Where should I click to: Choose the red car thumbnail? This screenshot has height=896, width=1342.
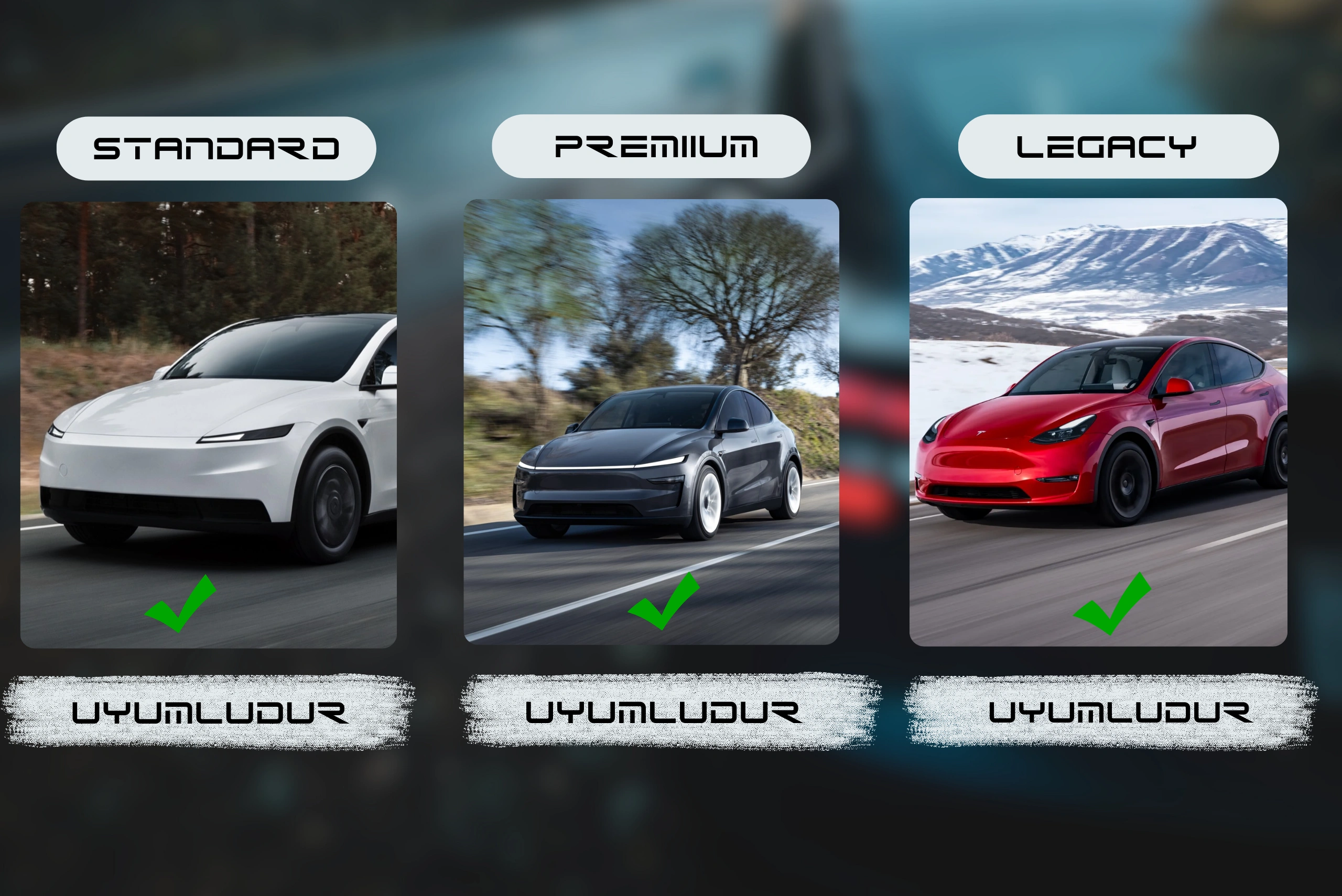(x=1098, y=422)
